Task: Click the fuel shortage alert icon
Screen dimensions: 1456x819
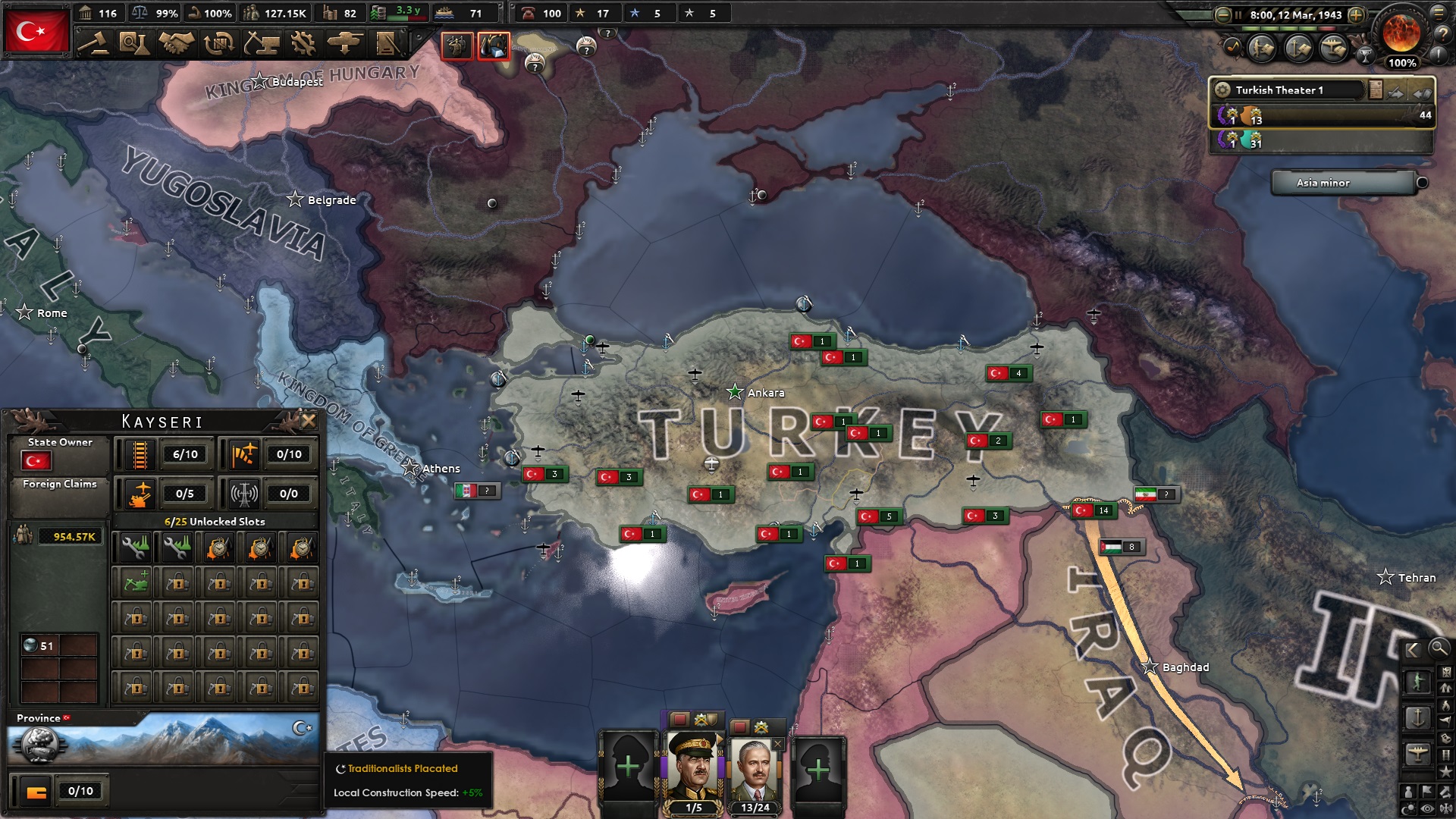Action: point(494,46)
